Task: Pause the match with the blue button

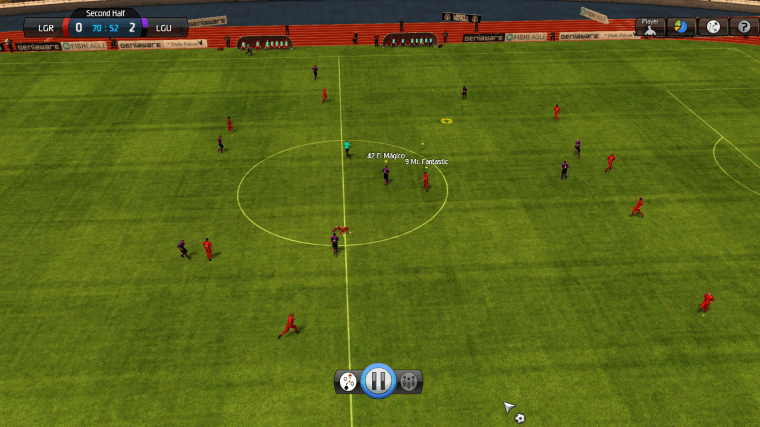Action: tap(378, 380)
